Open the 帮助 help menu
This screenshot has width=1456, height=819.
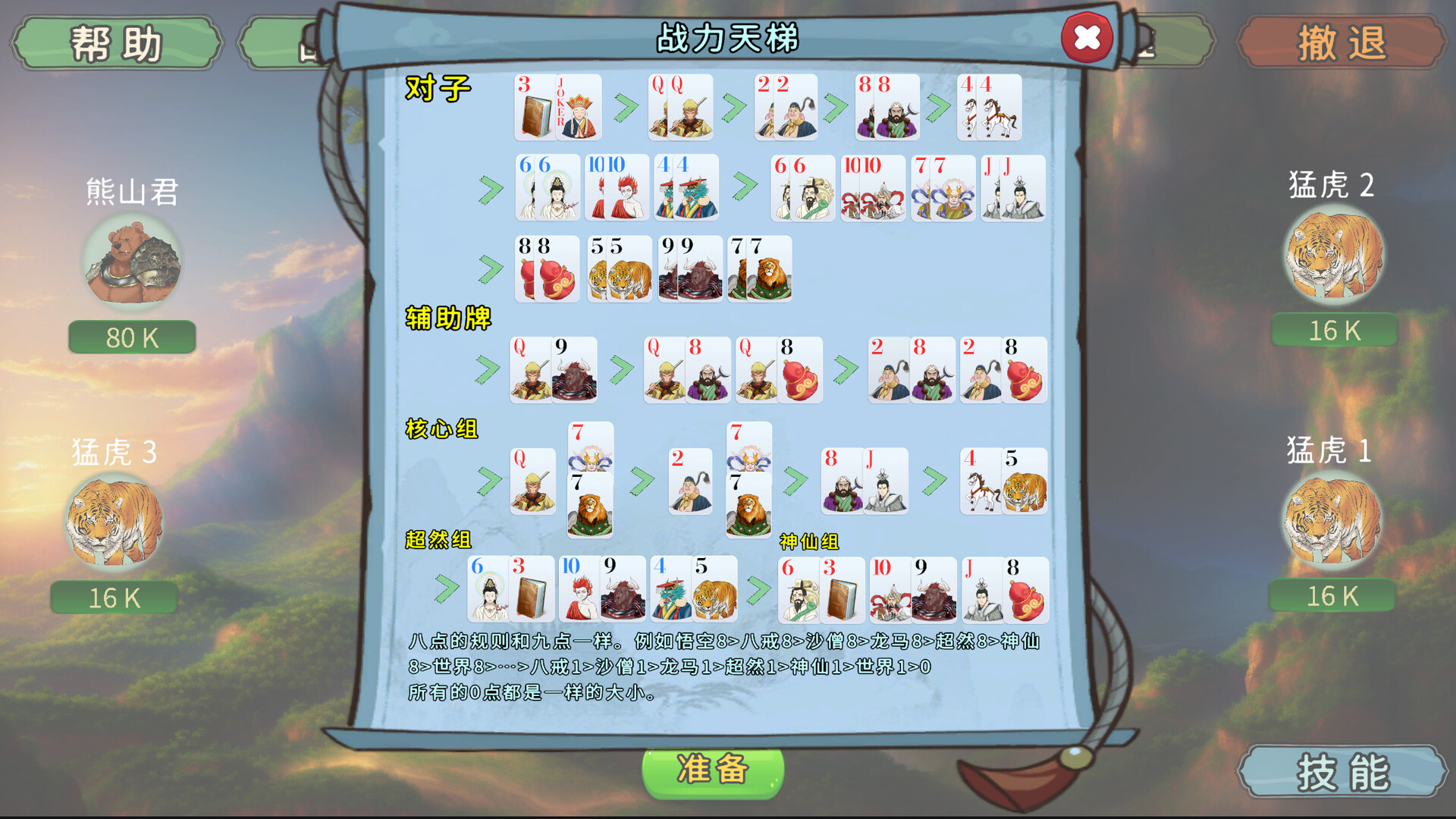(x=115, y=42)
